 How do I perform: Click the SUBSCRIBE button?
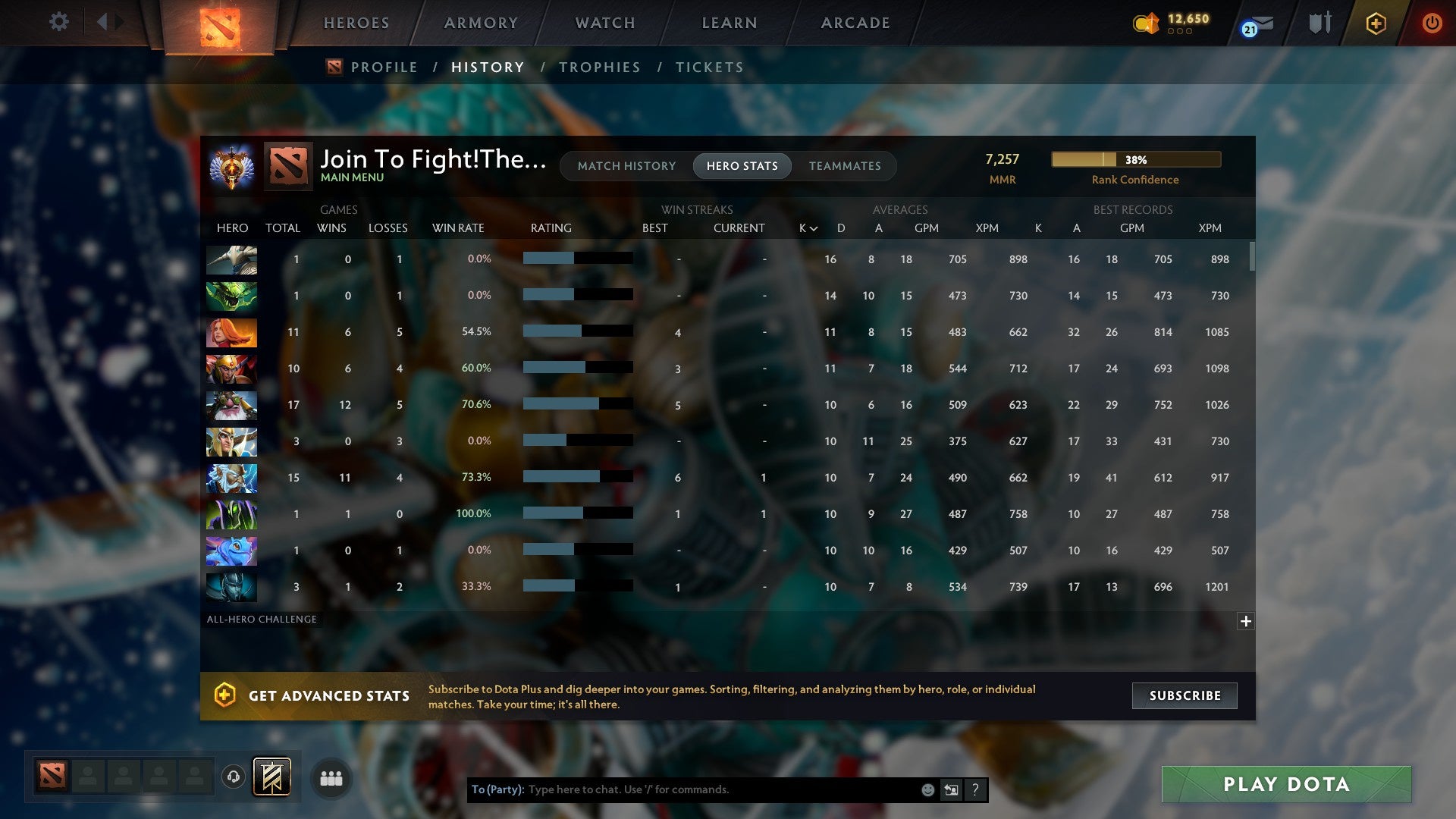coord(1184,695)
